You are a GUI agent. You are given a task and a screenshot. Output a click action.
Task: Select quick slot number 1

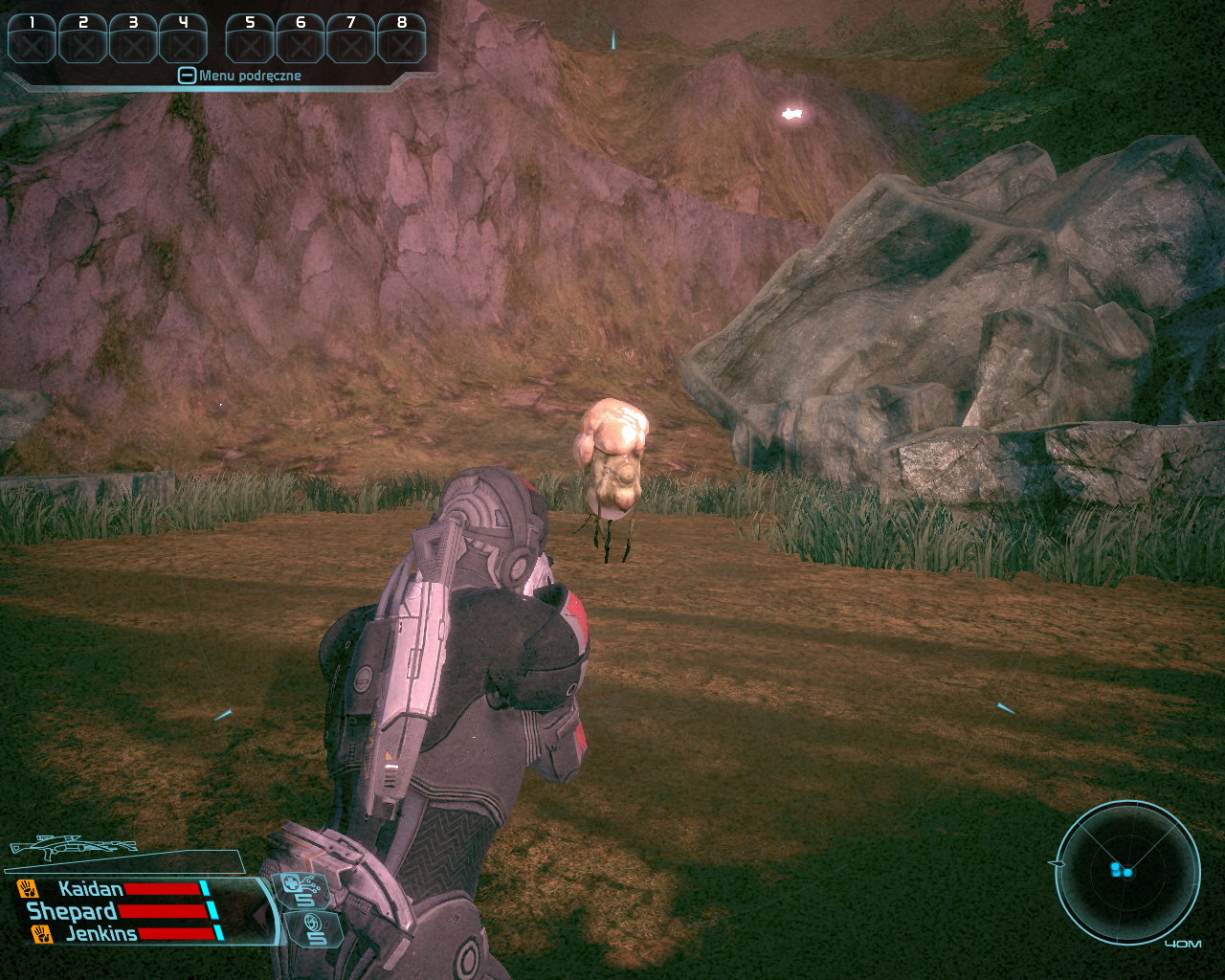click(x=32, y=39)
